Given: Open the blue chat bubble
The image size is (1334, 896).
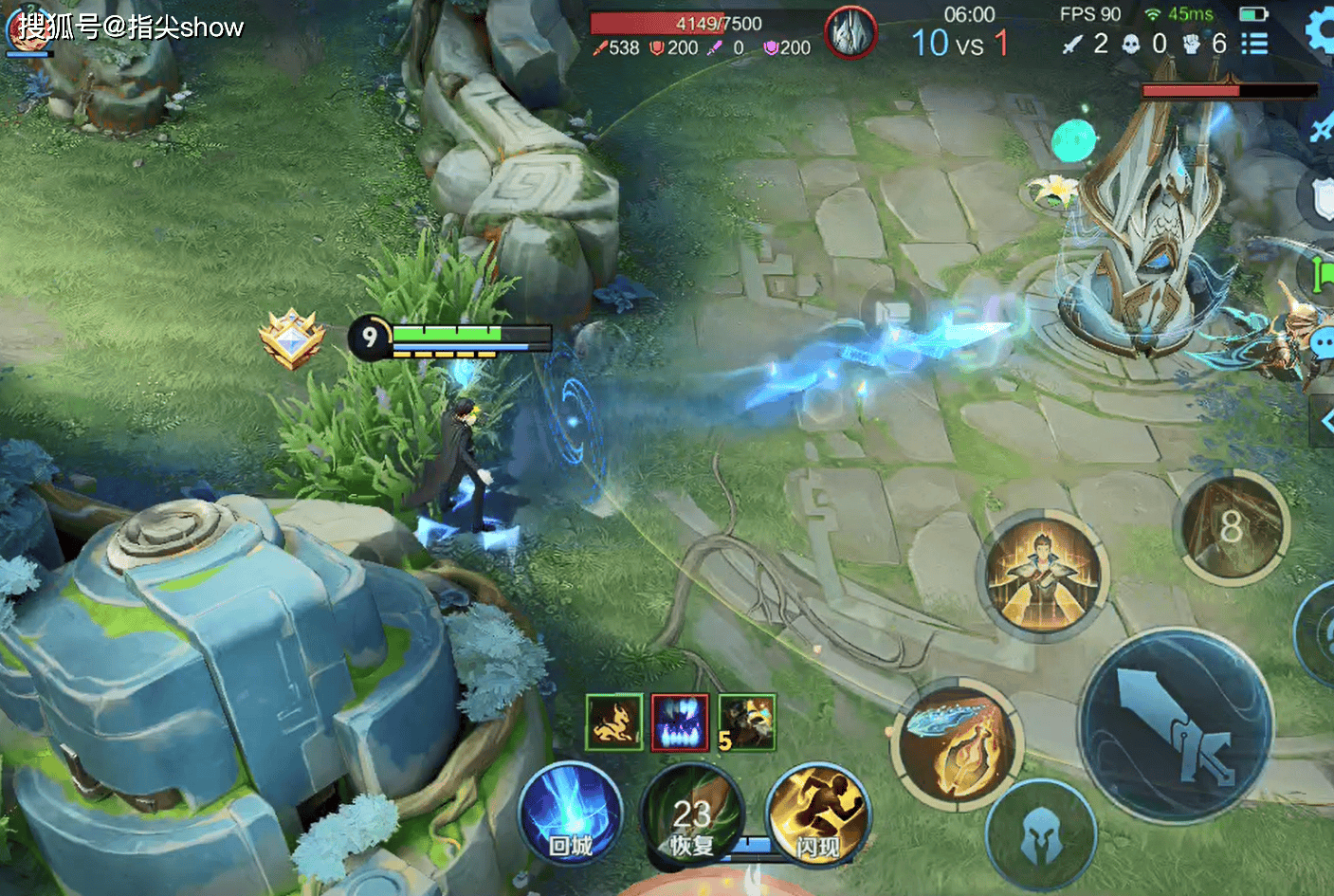Looking at the screenshot, I should 1323,343.
